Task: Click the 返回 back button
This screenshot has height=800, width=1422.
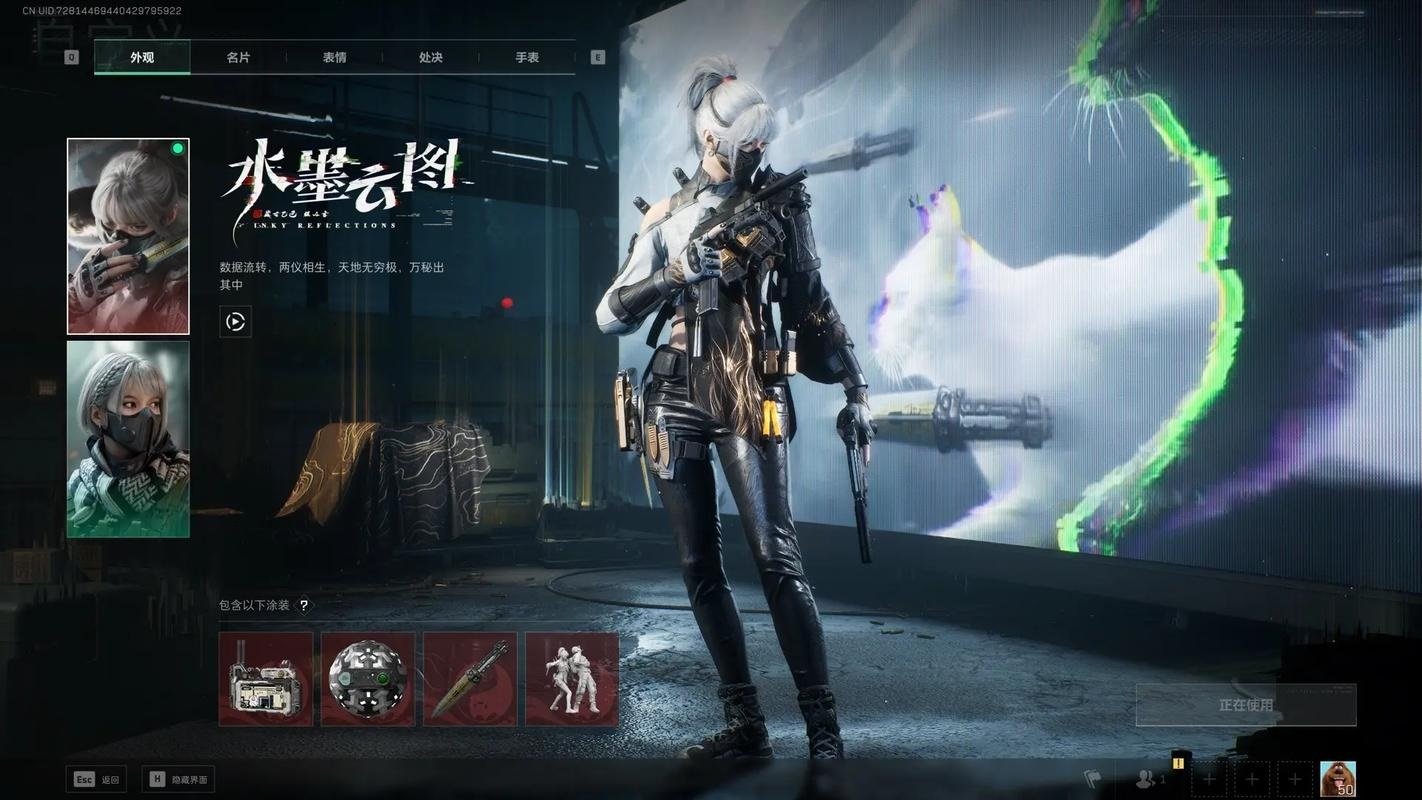Action: (97, 780)
